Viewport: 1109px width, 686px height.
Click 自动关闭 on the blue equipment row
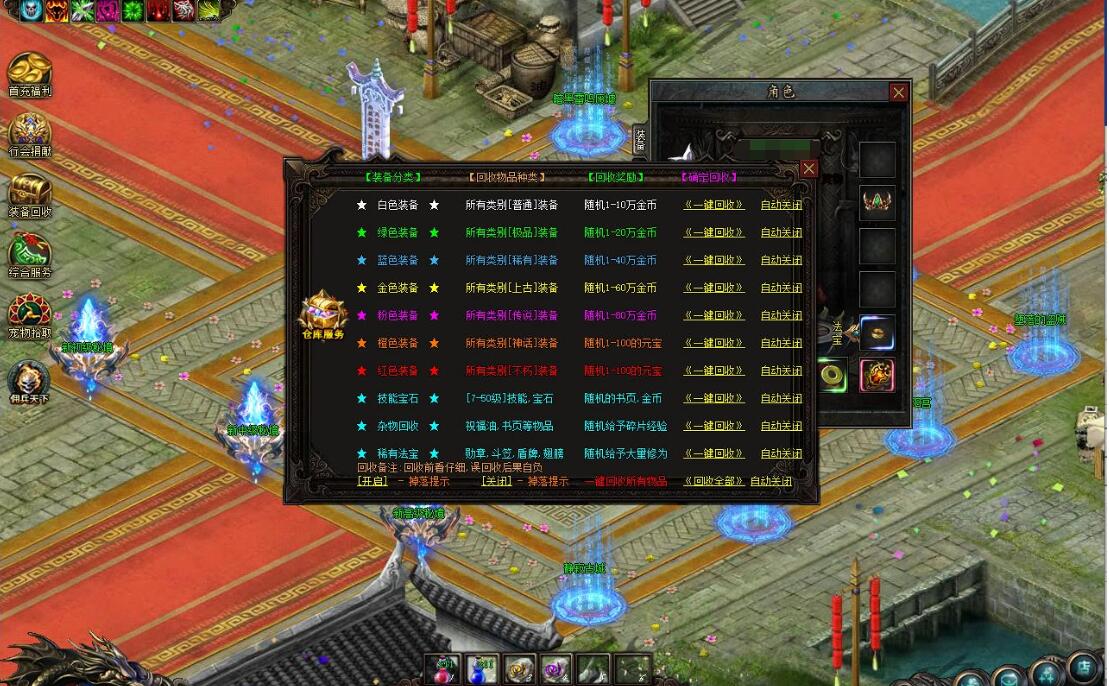[781, 260]
